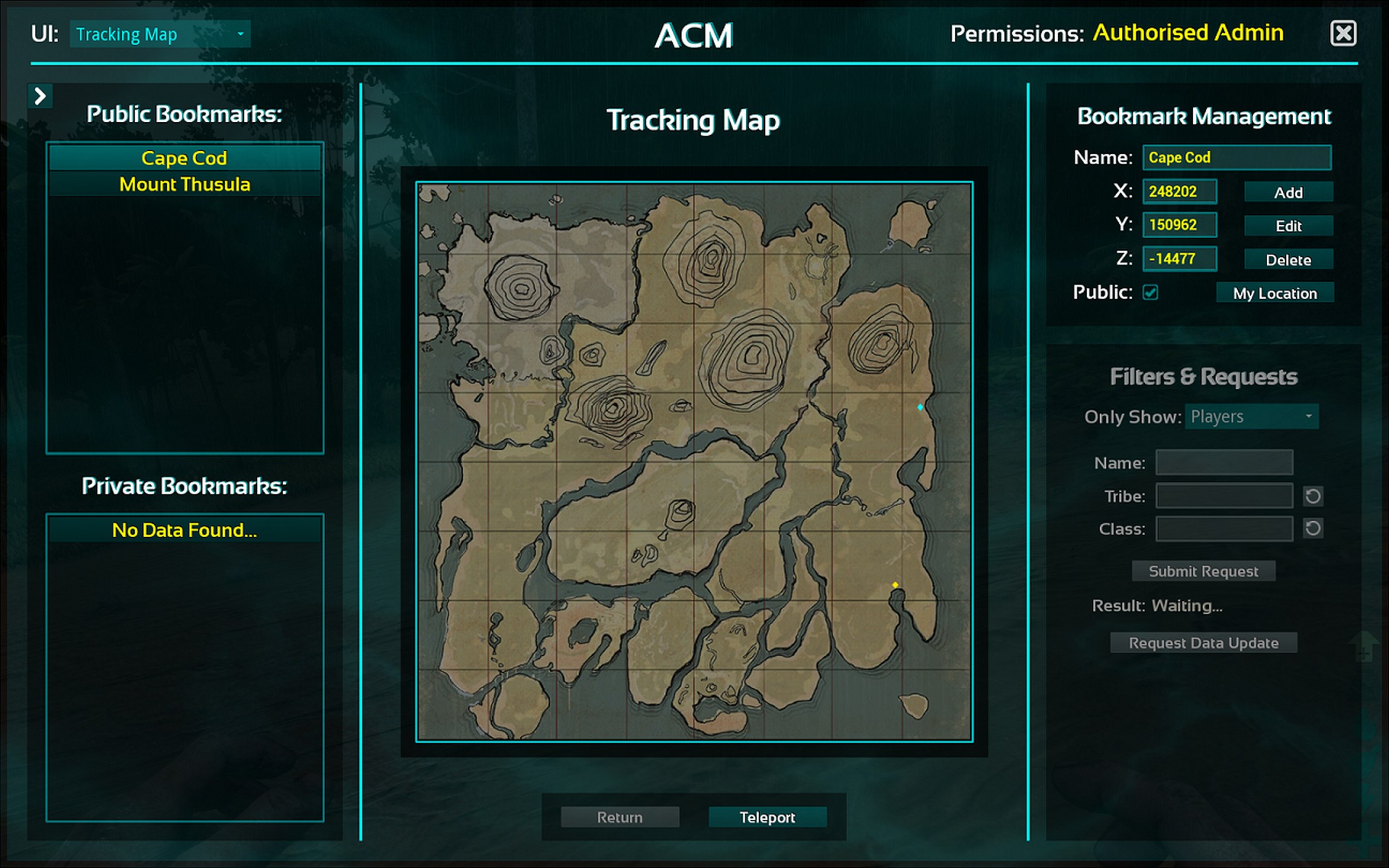Focus the Y coordinate field
Screen dimensions: 1389x868
[1179, 225]
